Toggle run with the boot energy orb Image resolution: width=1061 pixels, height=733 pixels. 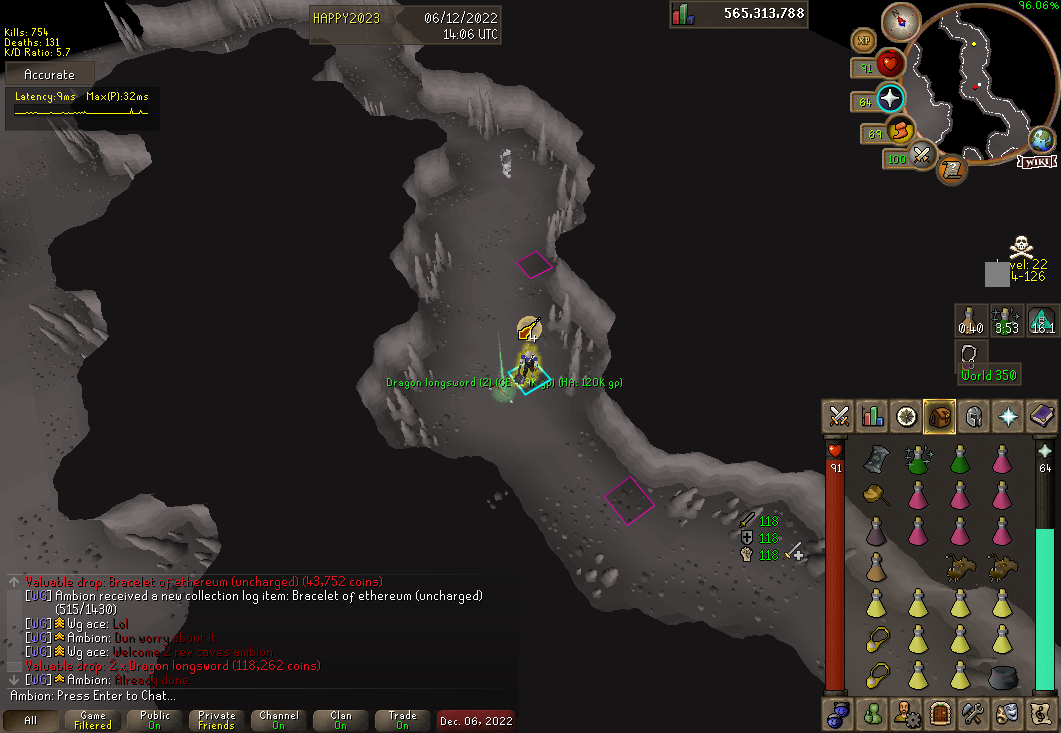(901, 131)
